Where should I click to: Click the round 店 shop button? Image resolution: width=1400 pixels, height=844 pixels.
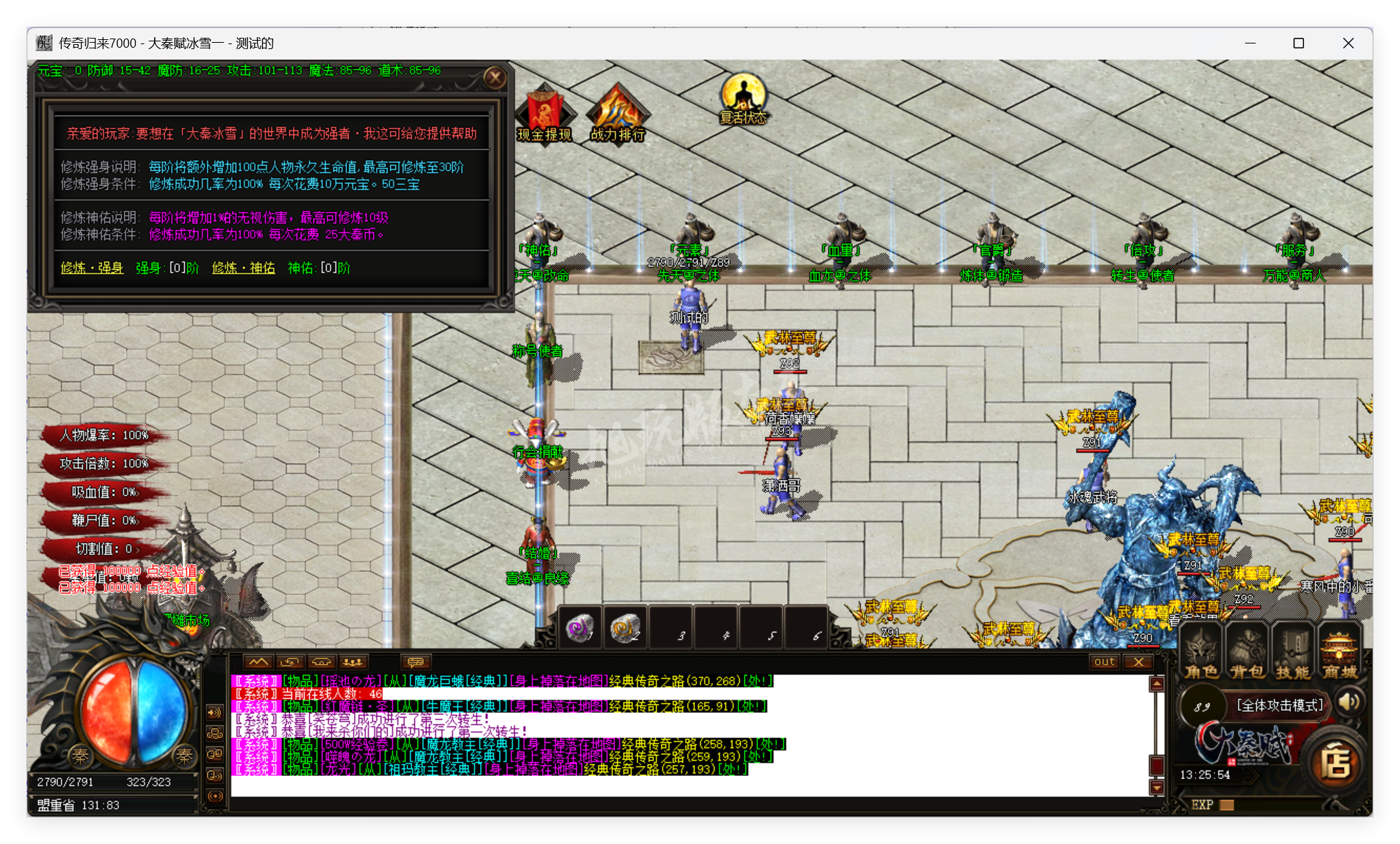point(1336,763)
